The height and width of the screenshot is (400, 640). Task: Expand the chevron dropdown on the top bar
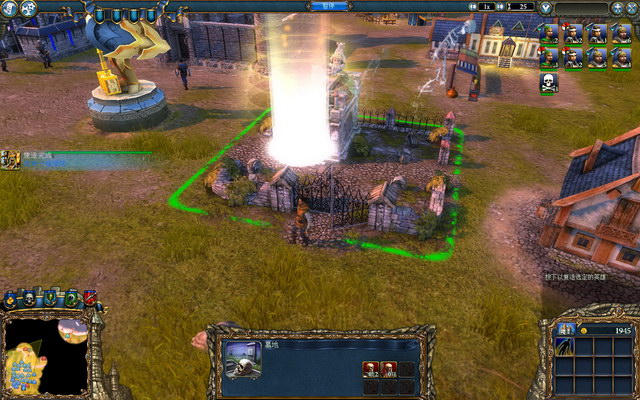[x=545, y=7]
